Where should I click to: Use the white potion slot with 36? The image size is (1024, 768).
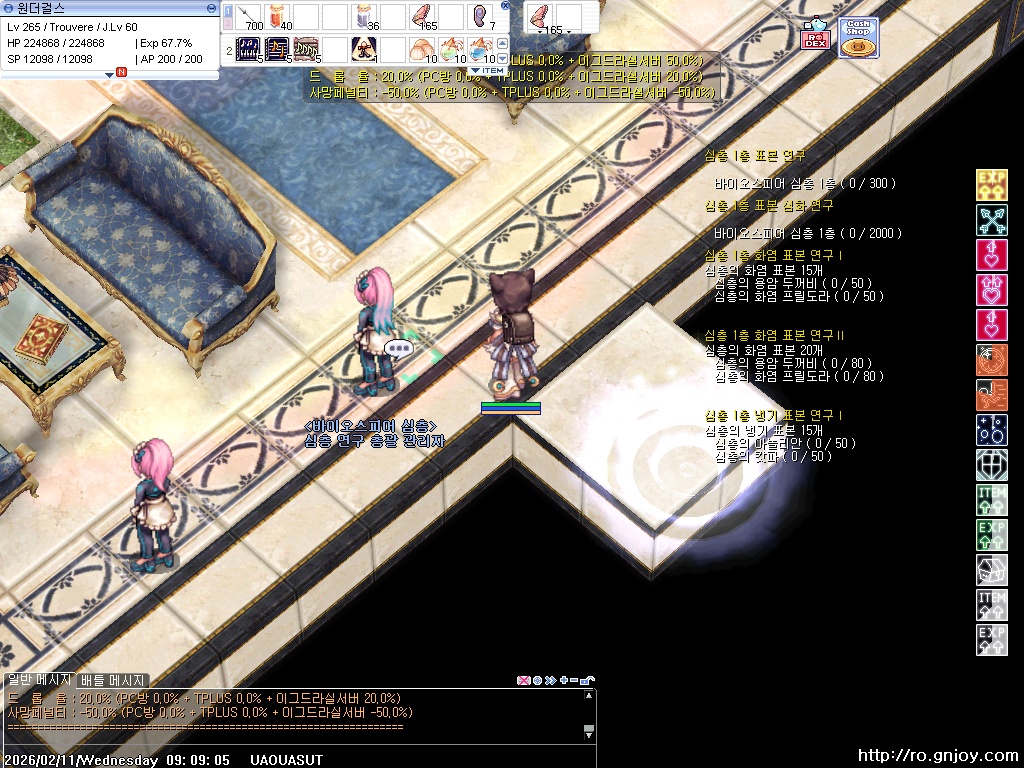(x=365, y=16)
